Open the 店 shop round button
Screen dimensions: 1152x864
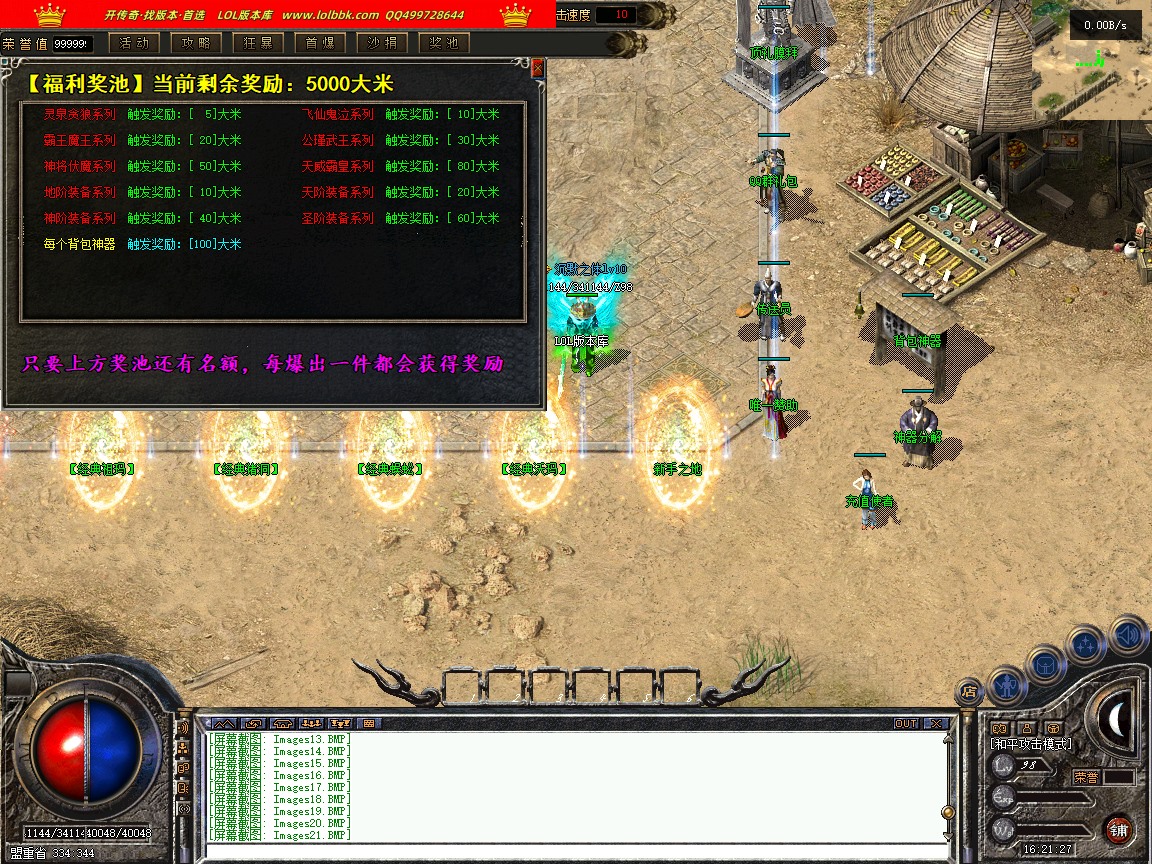(968, 690)
